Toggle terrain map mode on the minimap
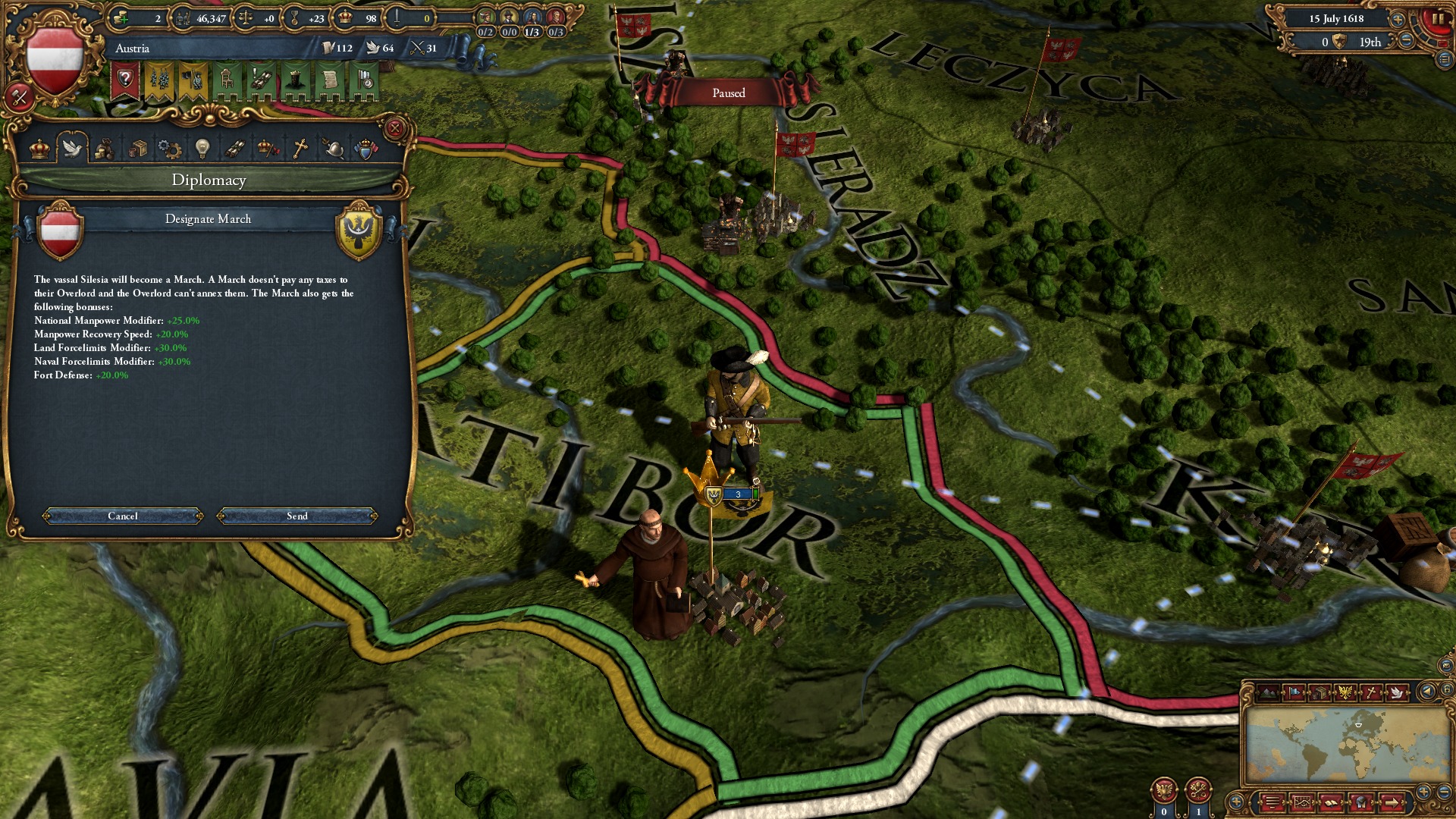 tap(1269, 692)
